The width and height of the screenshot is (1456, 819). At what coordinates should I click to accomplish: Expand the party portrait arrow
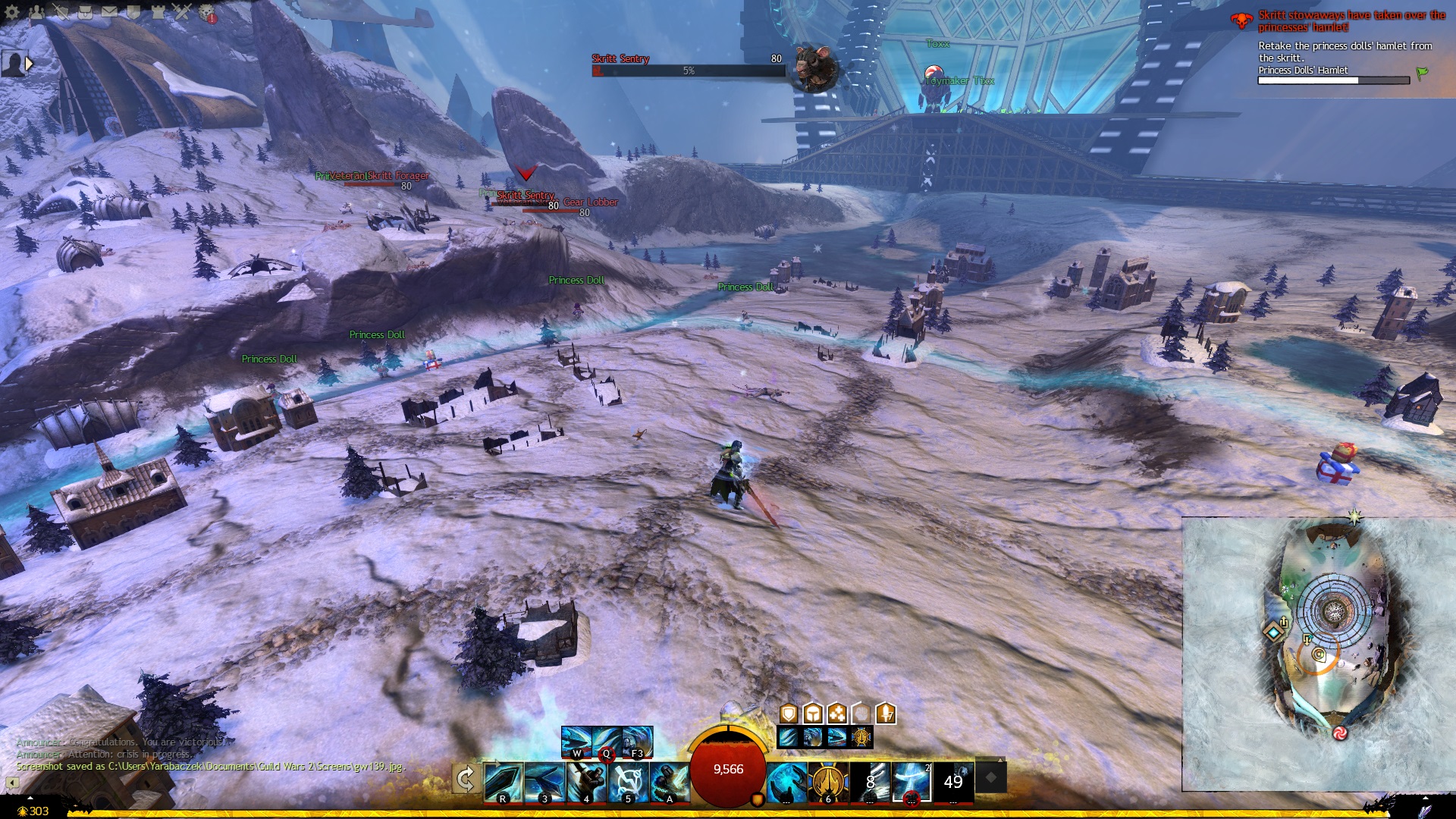[x=29, y=64]
